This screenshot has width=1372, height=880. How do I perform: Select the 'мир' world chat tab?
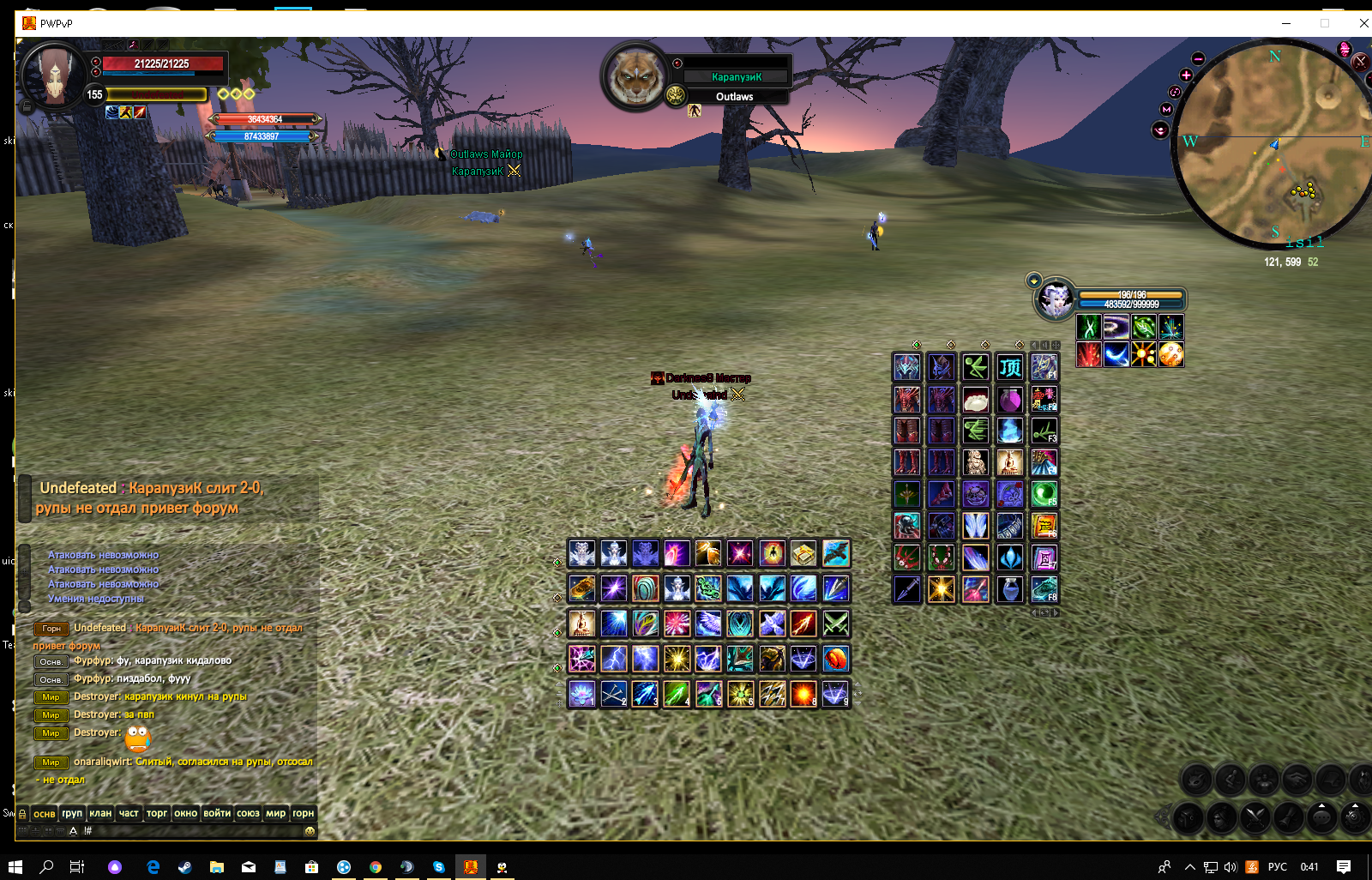click(275, 813)
